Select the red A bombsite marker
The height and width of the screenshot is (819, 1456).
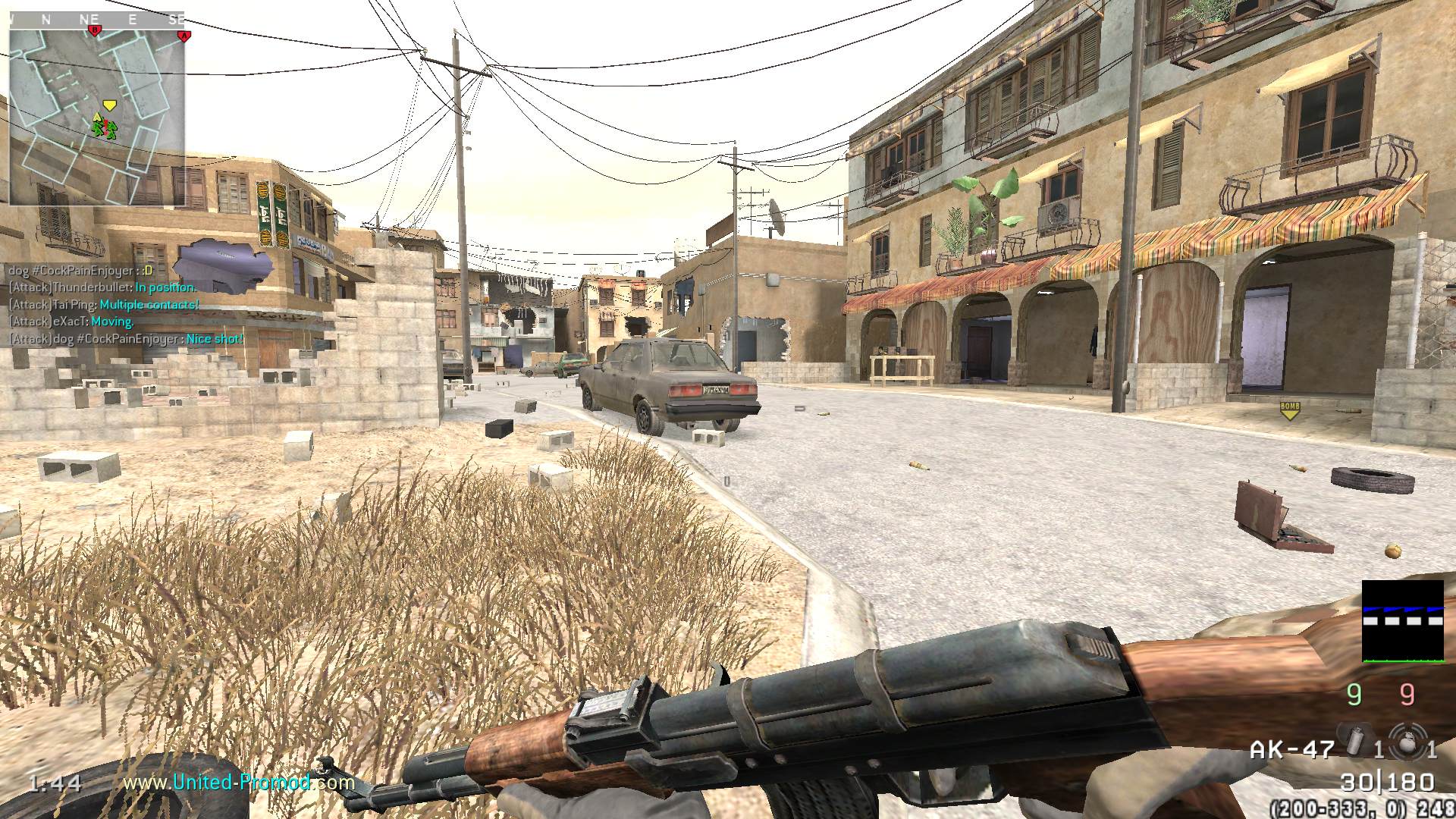(x=182, y=35)
